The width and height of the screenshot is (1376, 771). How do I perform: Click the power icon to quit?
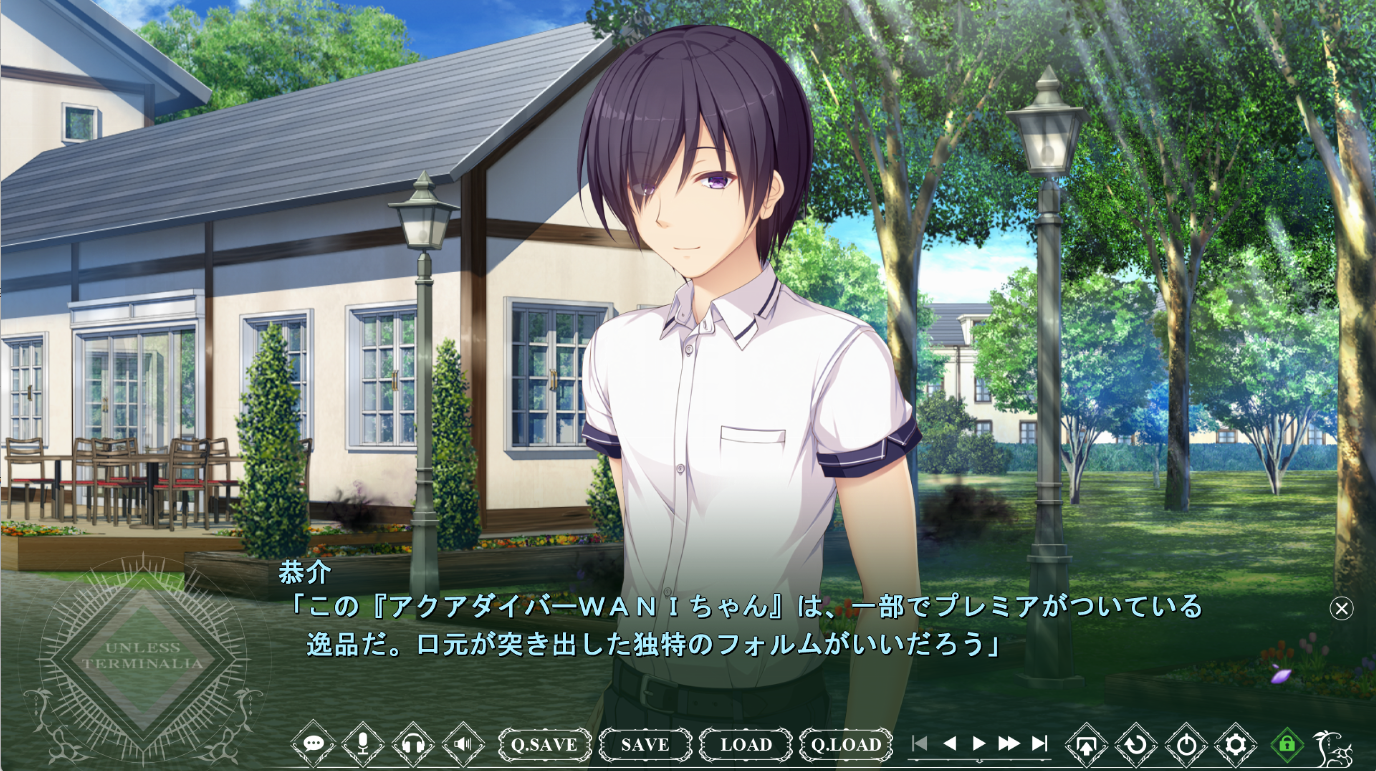click(x=1186, y=744)
